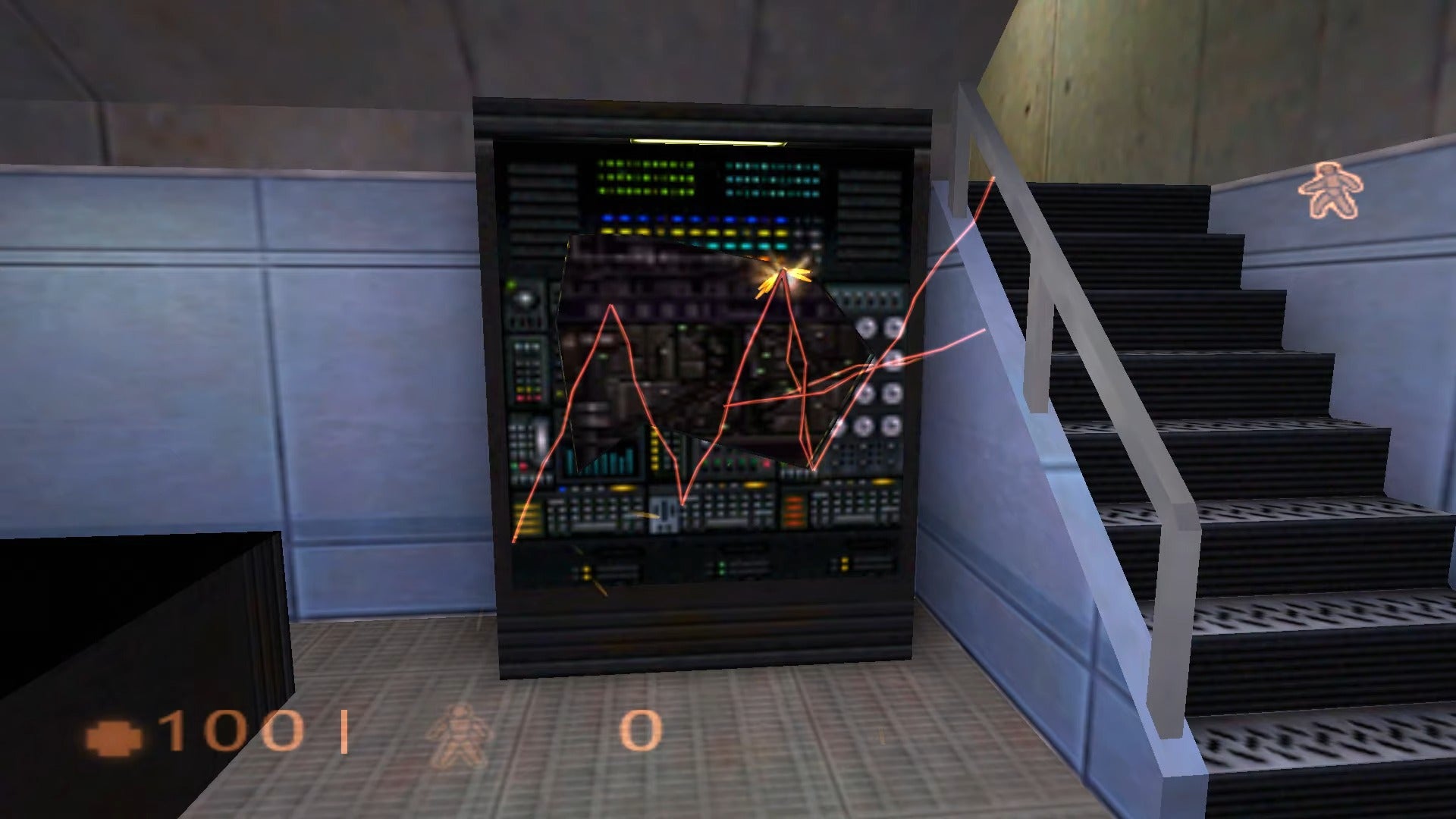Toggle the blue square indicator above the keyboard row
The width and height of the screenshot is (1456, 819).
click(562, 488)
